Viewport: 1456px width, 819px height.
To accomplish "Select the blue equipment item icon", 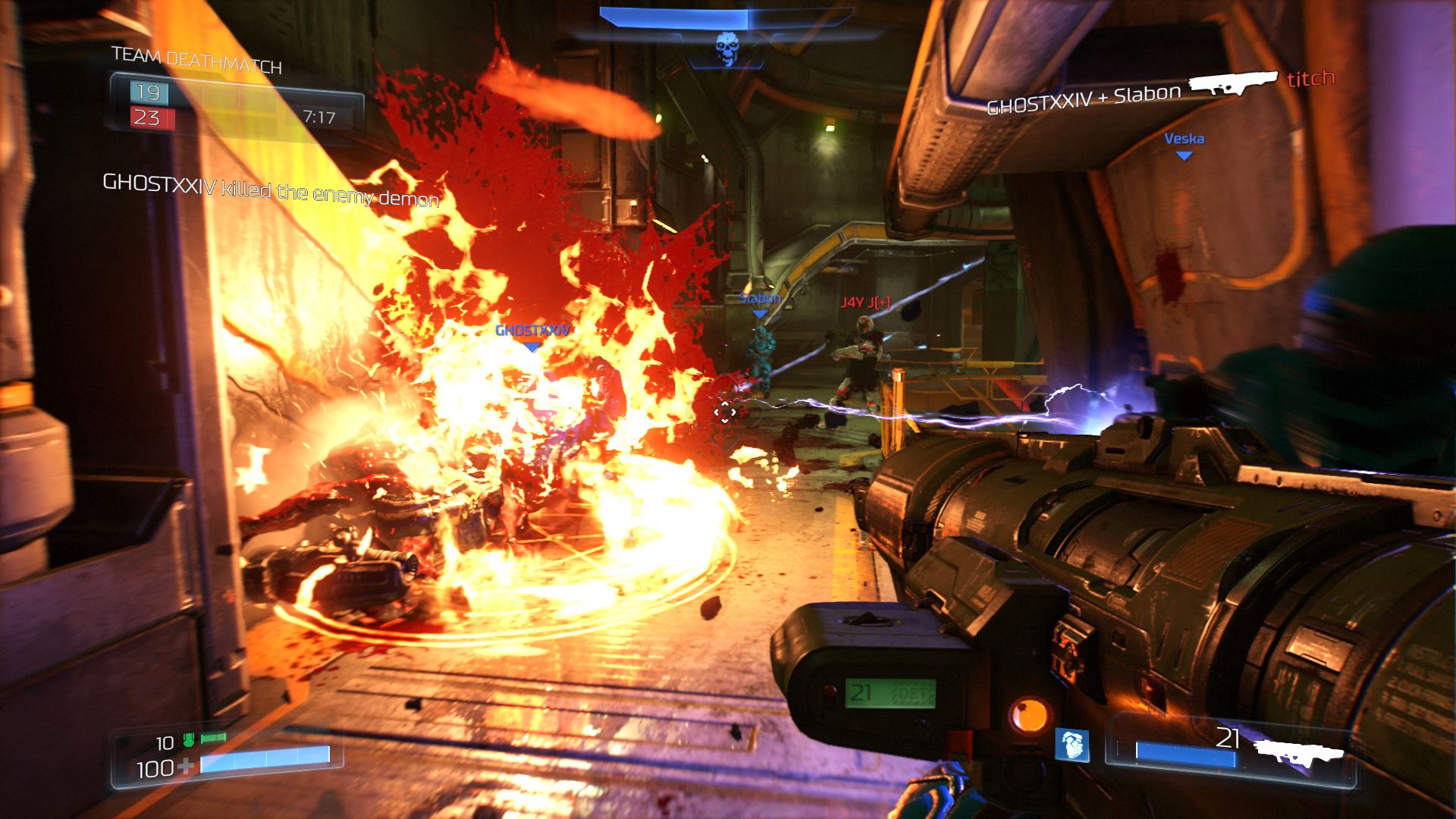I will point(1072,745).
